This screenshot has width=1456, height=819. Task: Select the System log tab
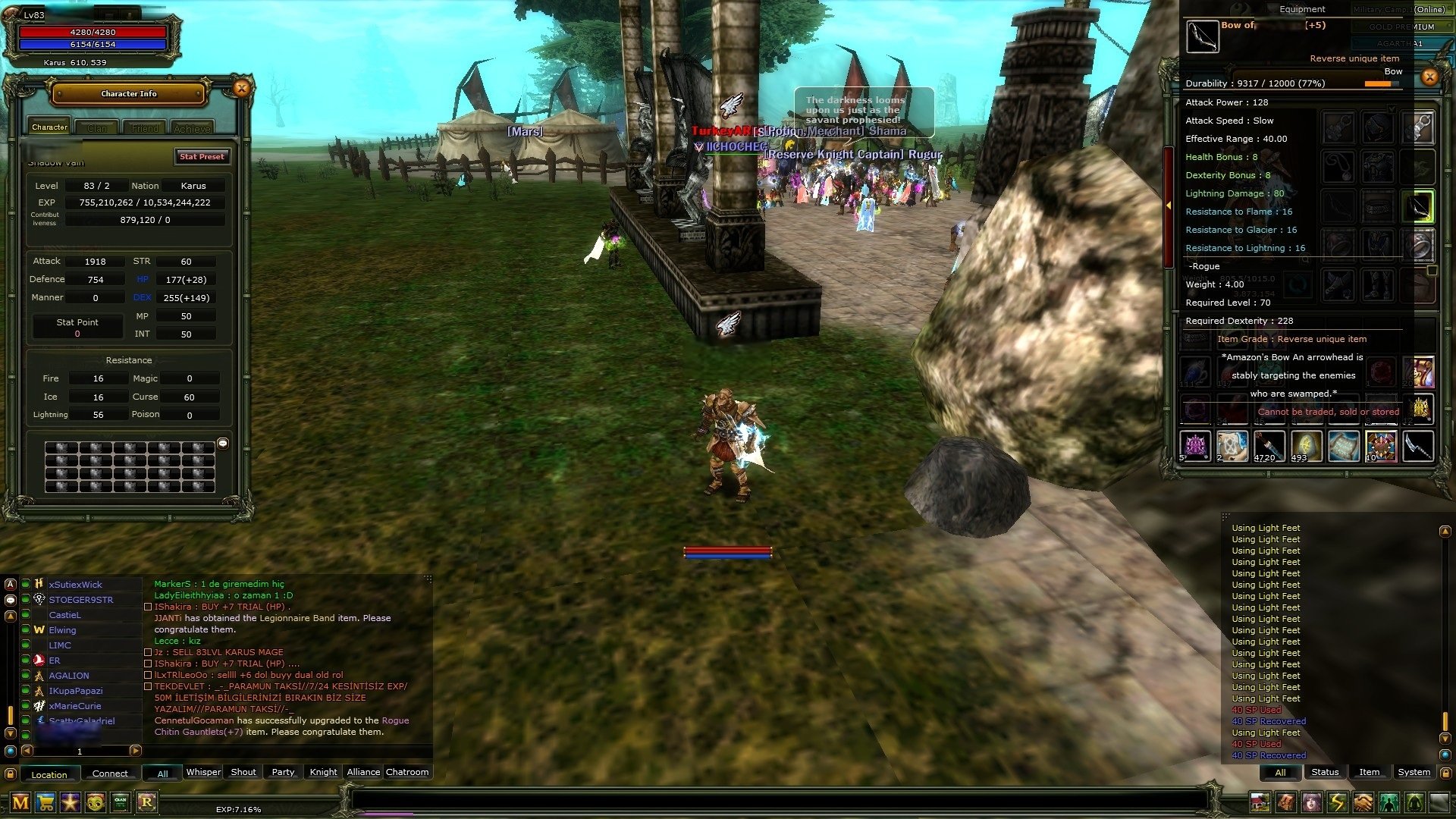point(1414,772)
